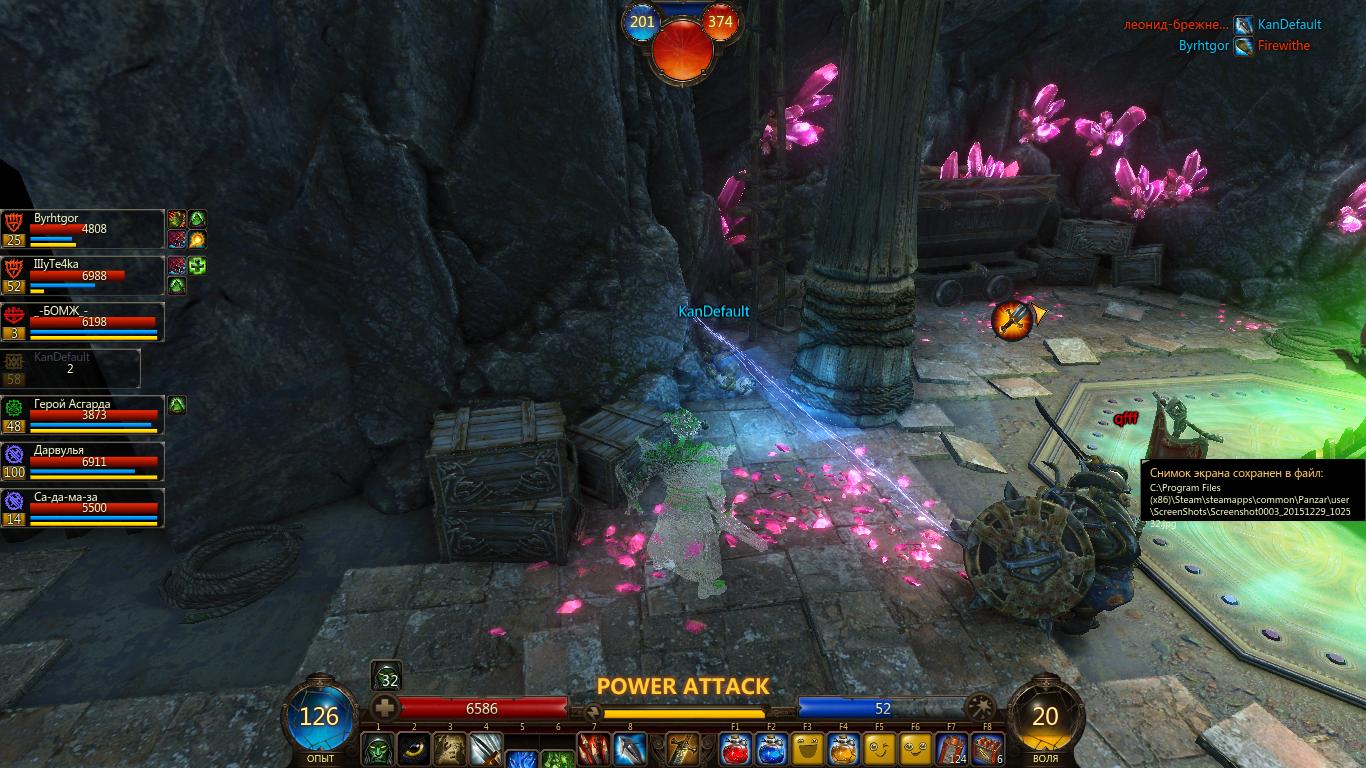Target Са-да-ма-за in the team list
The width and height of the screenshot is (1366, 768).
[x=82, y=508]
